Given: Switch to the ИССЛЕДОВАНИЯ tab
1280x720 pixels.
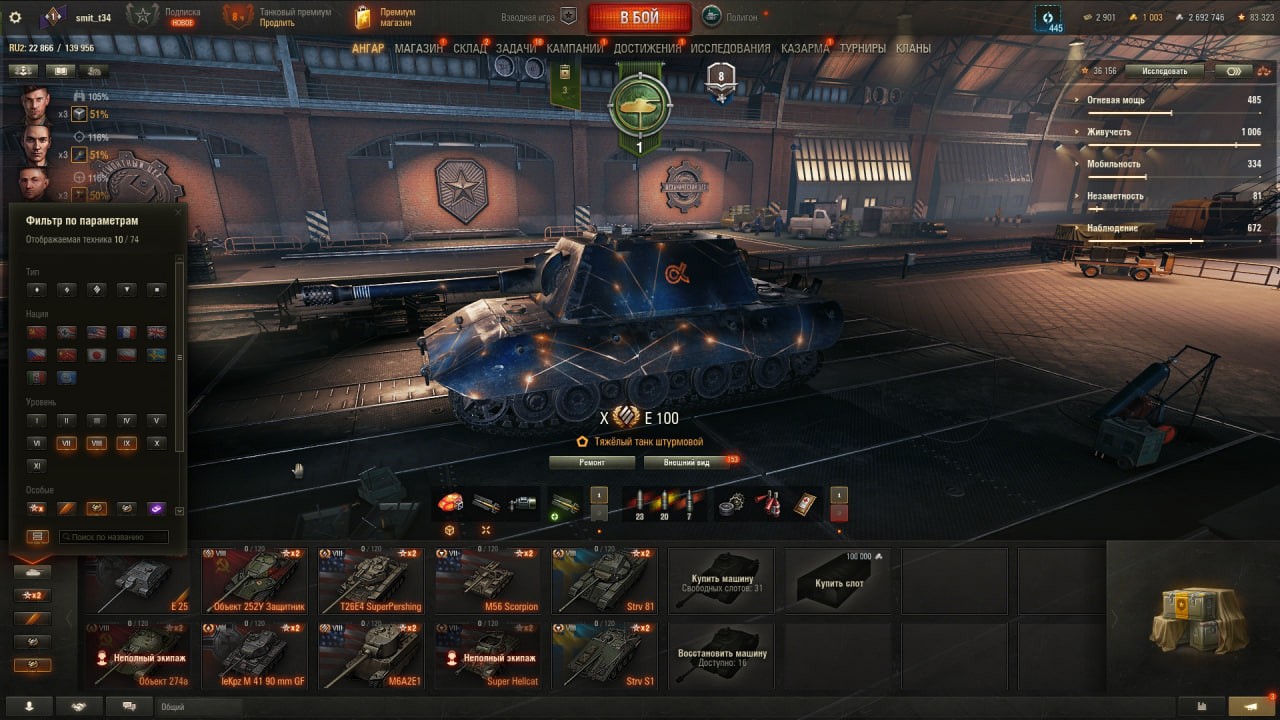Looking at the screenshot, I should [730, 48].
